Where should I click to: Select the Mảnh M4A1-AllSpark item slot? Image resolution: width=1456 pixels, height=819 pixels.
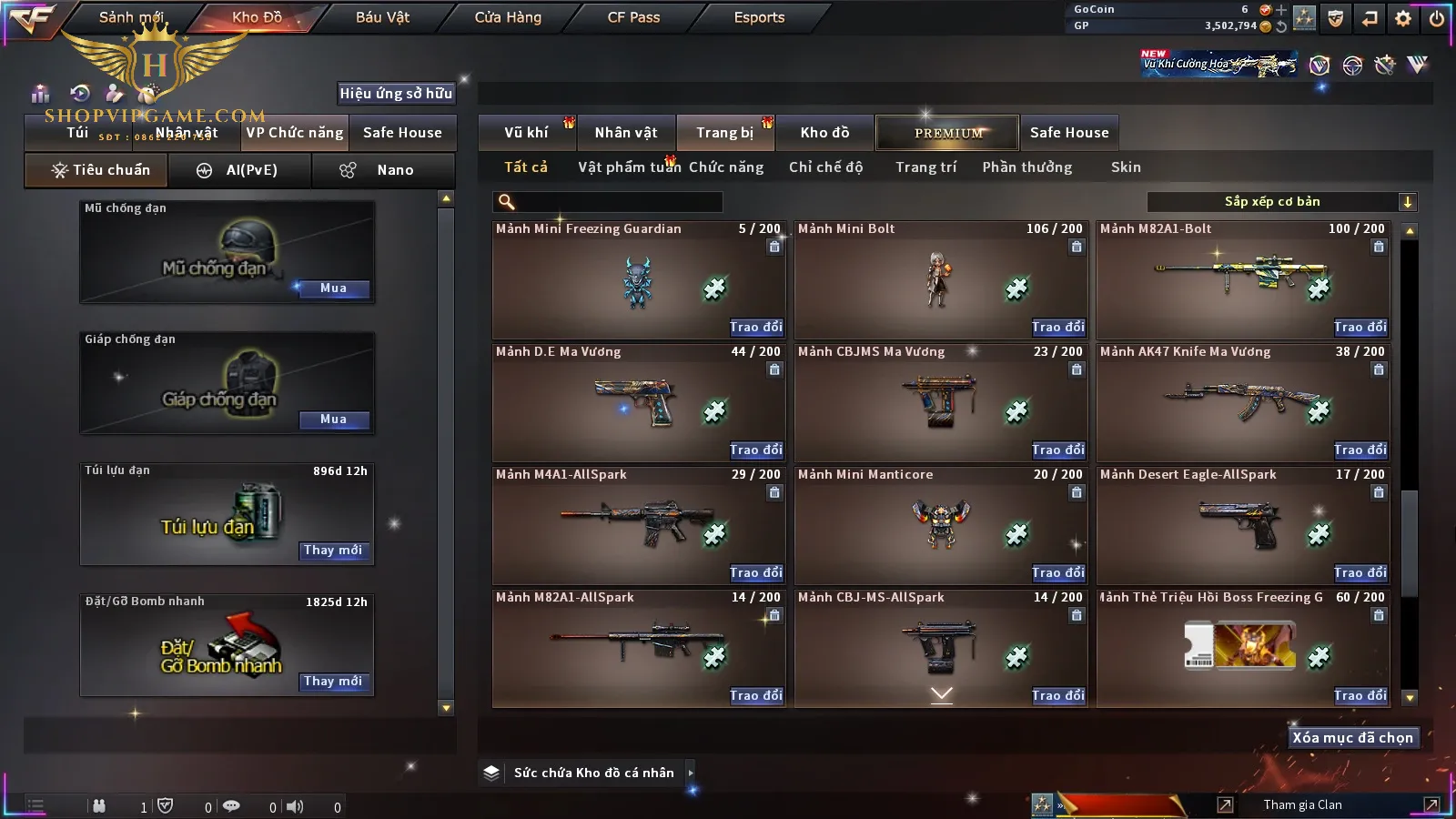(x=638, y=525)
